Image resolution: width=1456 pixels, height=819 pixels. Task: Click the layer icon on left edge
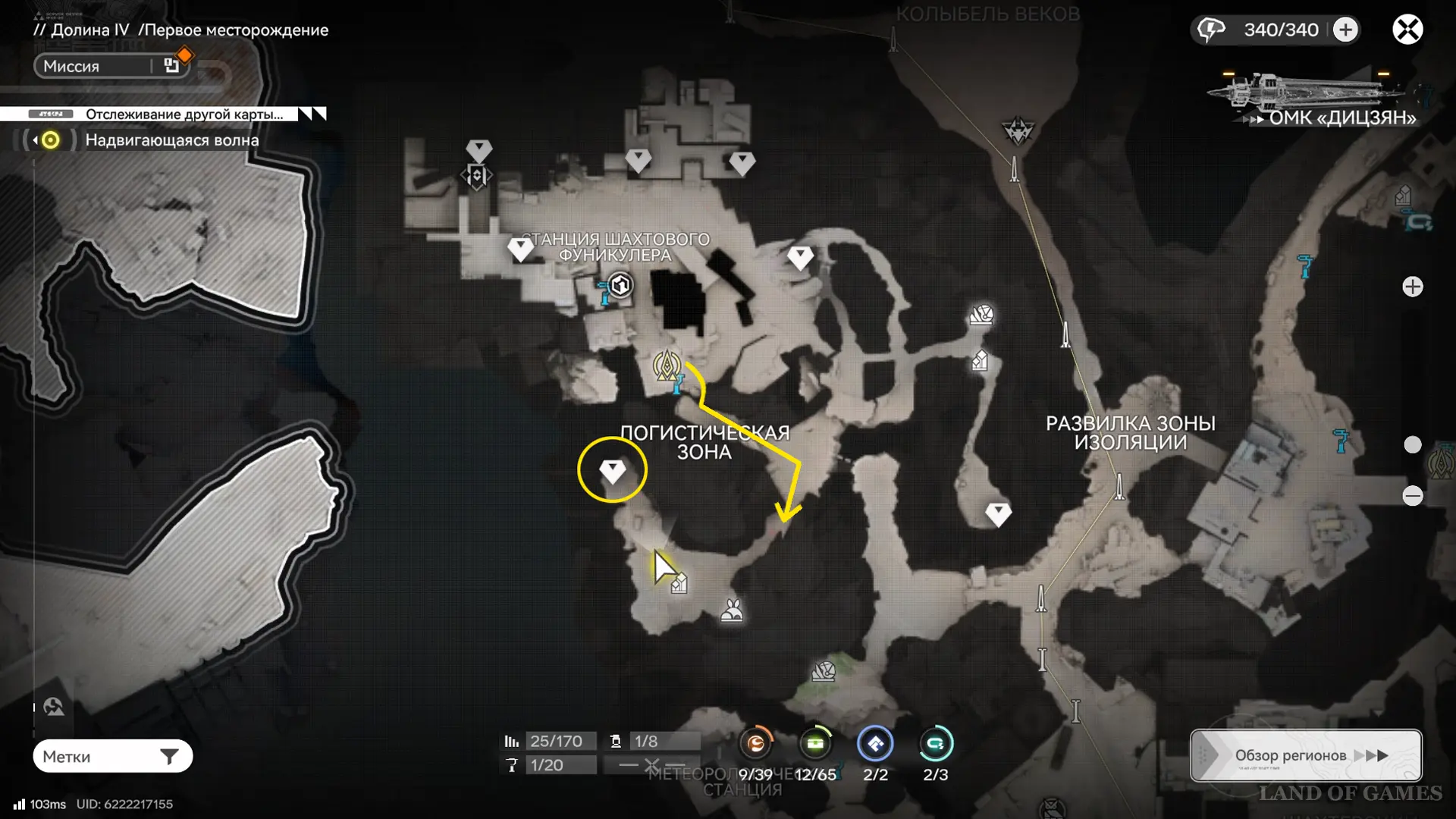coord(54,708)
